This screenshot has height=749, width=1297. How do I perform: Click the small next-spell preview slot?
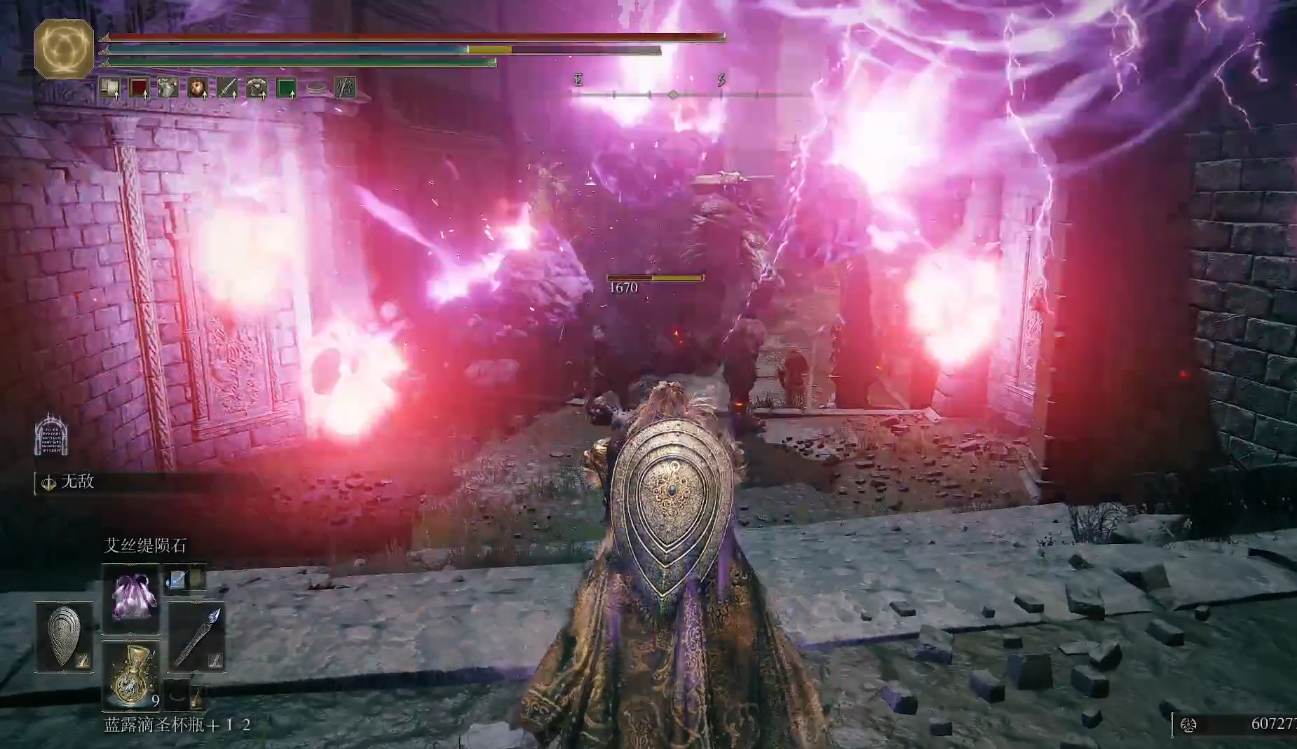[185, 577]
